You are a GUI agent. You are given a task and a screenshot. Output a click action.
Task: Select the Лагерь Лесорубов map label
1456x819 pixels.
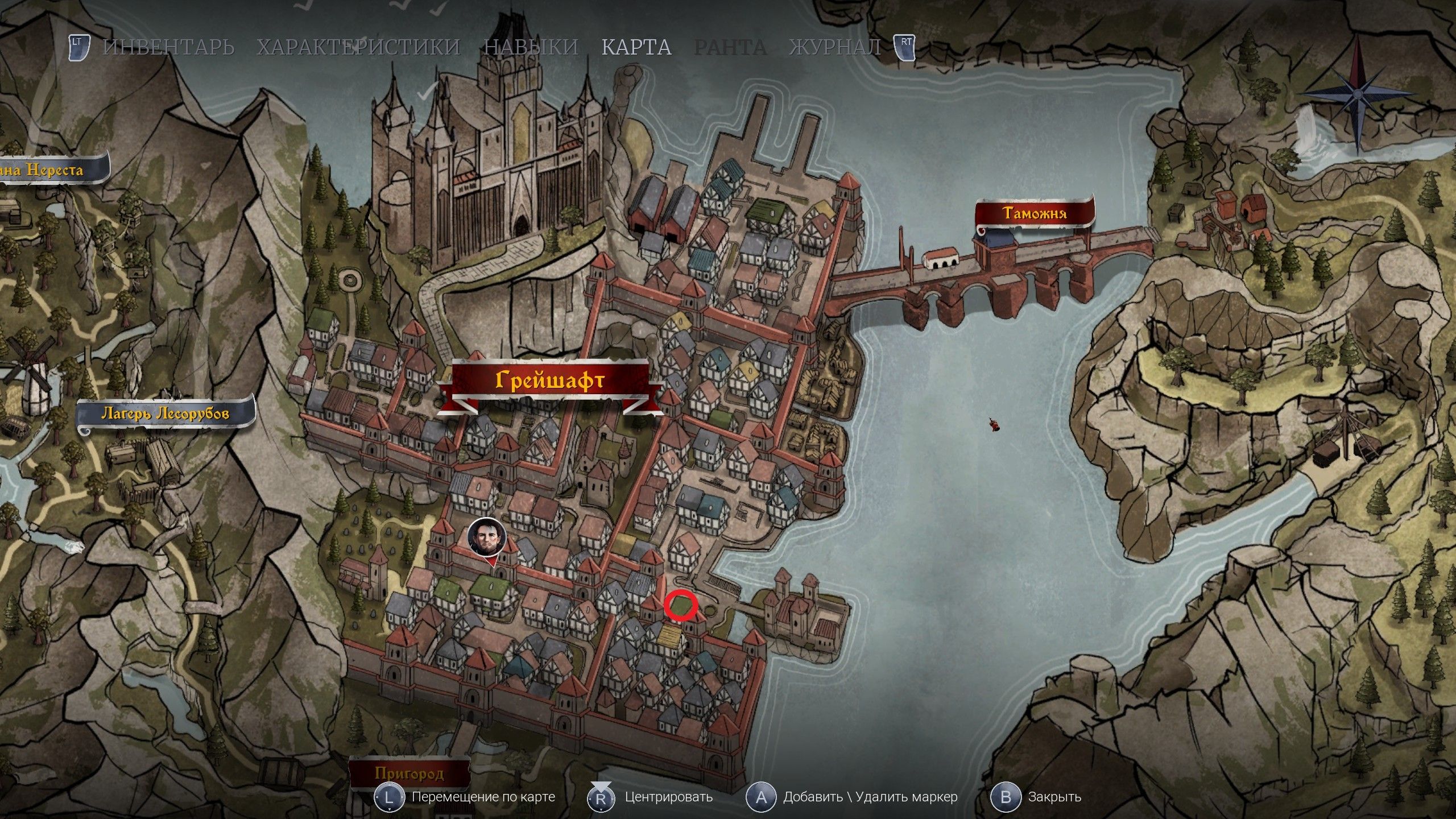165,413
